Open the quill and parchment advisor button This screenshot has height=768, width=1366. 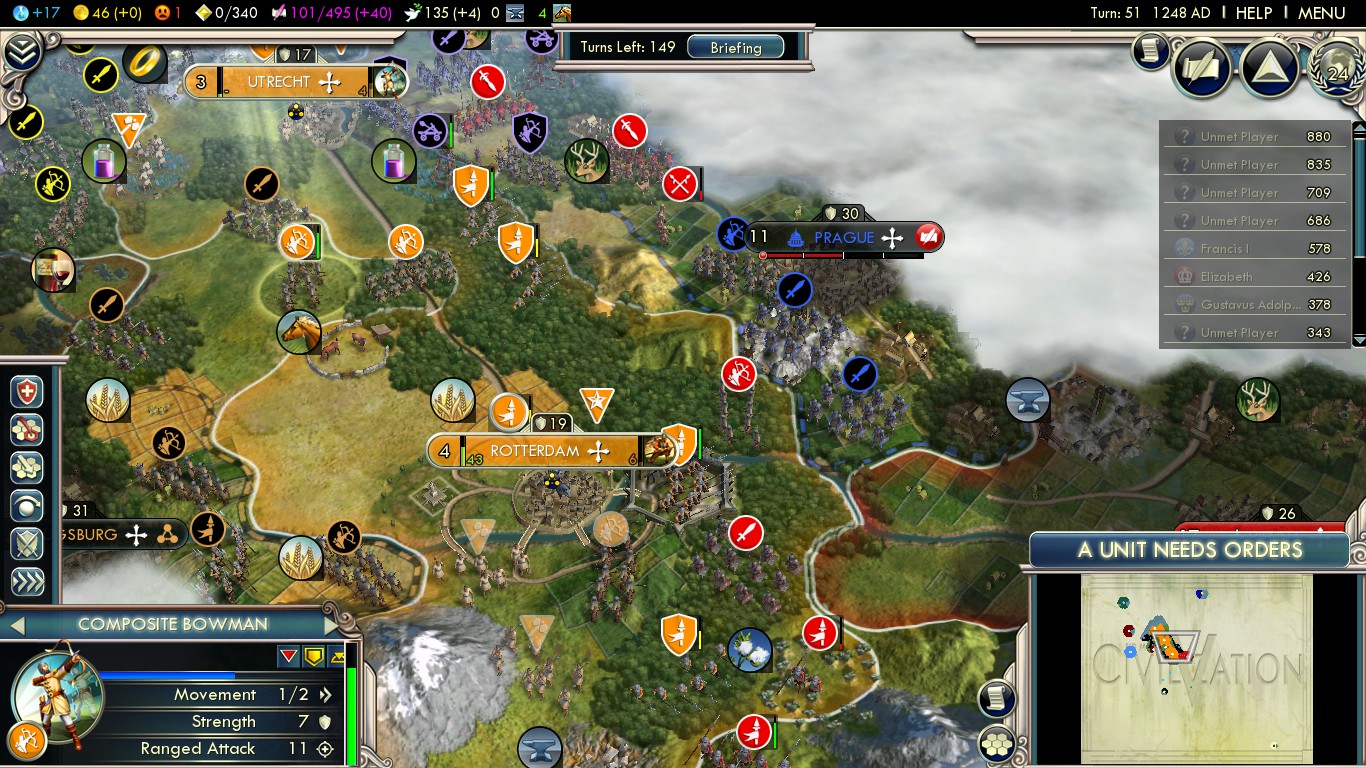[1202, 67]
